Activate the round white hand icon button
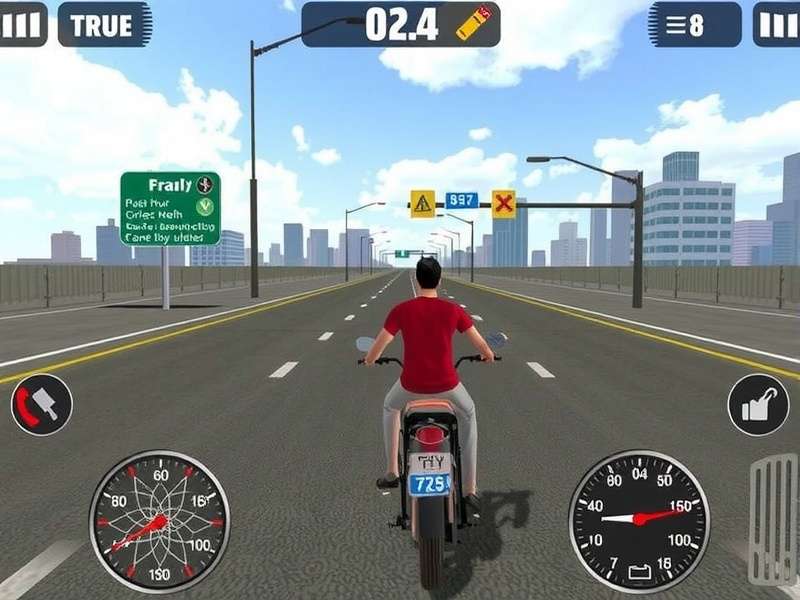The width and height of the screenshot is (800, 600). pos(759,404)
